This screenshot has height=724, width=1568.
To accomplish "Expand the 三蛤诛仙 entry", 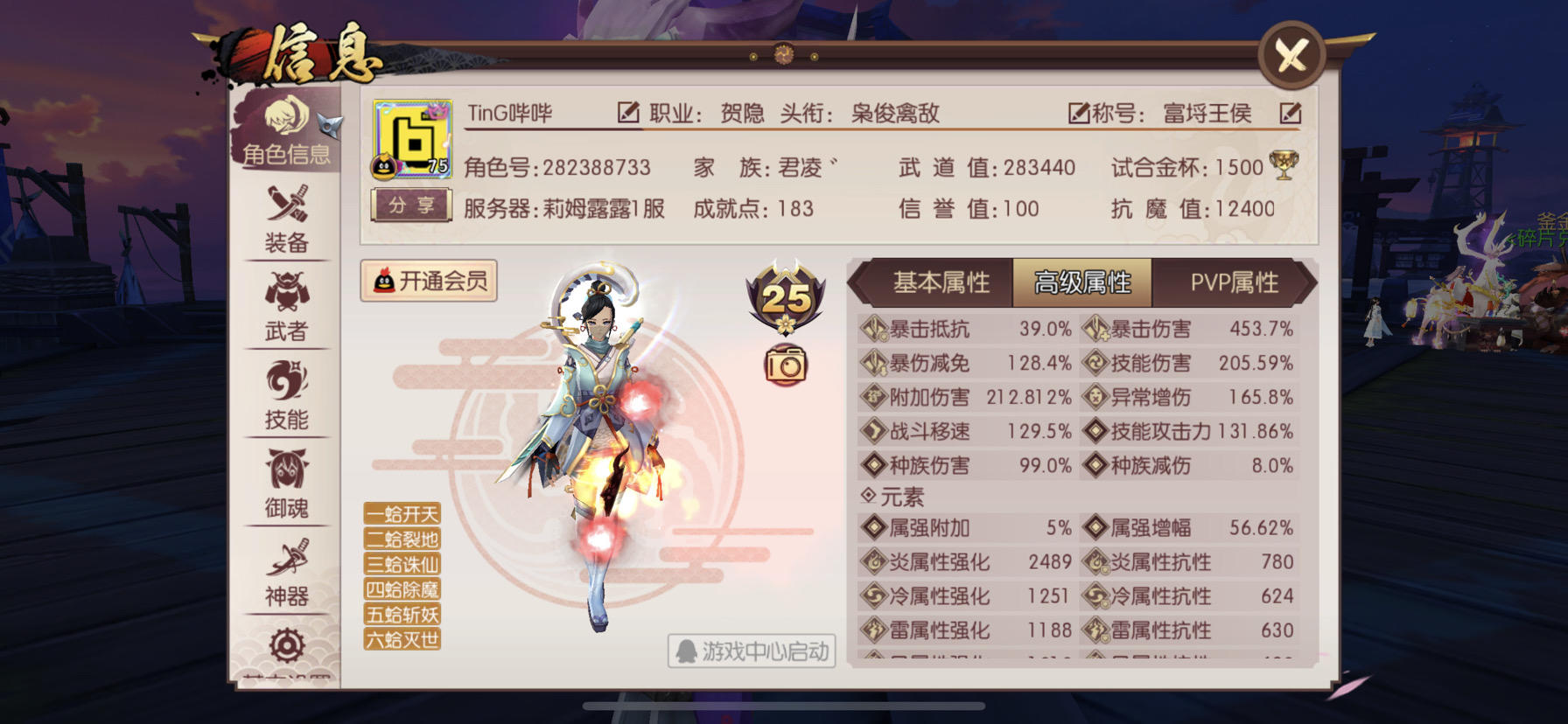I will [403, 564].
